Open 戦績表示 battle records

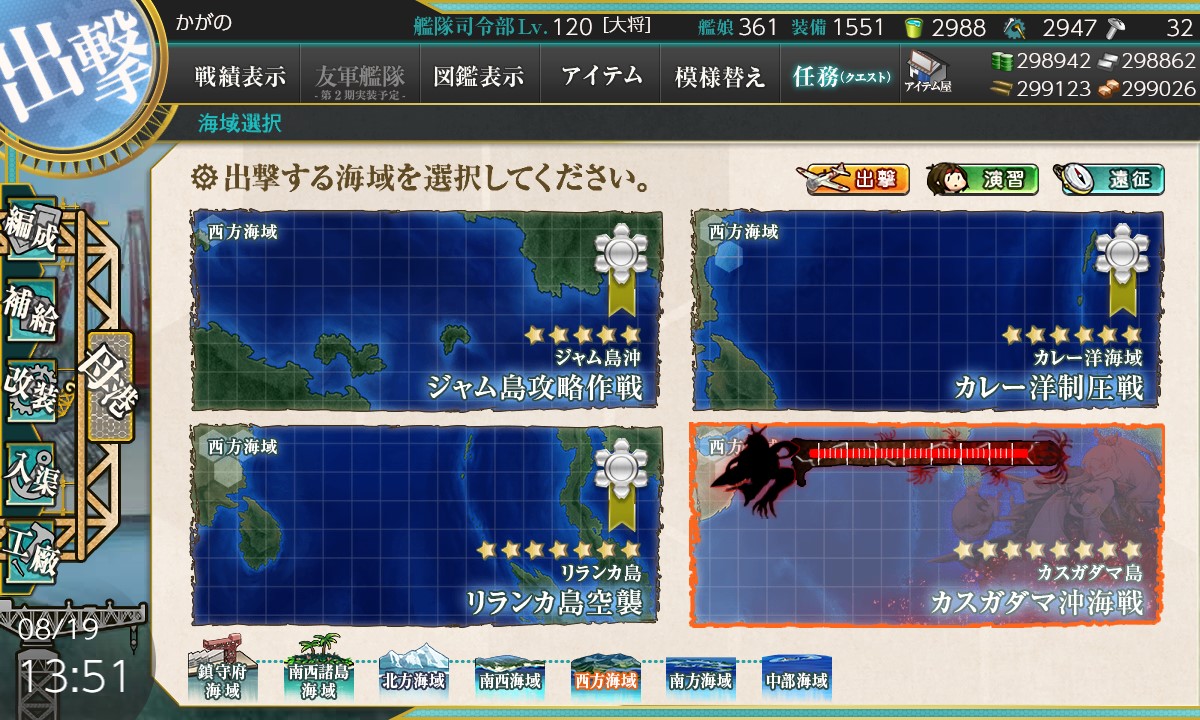[240, 77]
